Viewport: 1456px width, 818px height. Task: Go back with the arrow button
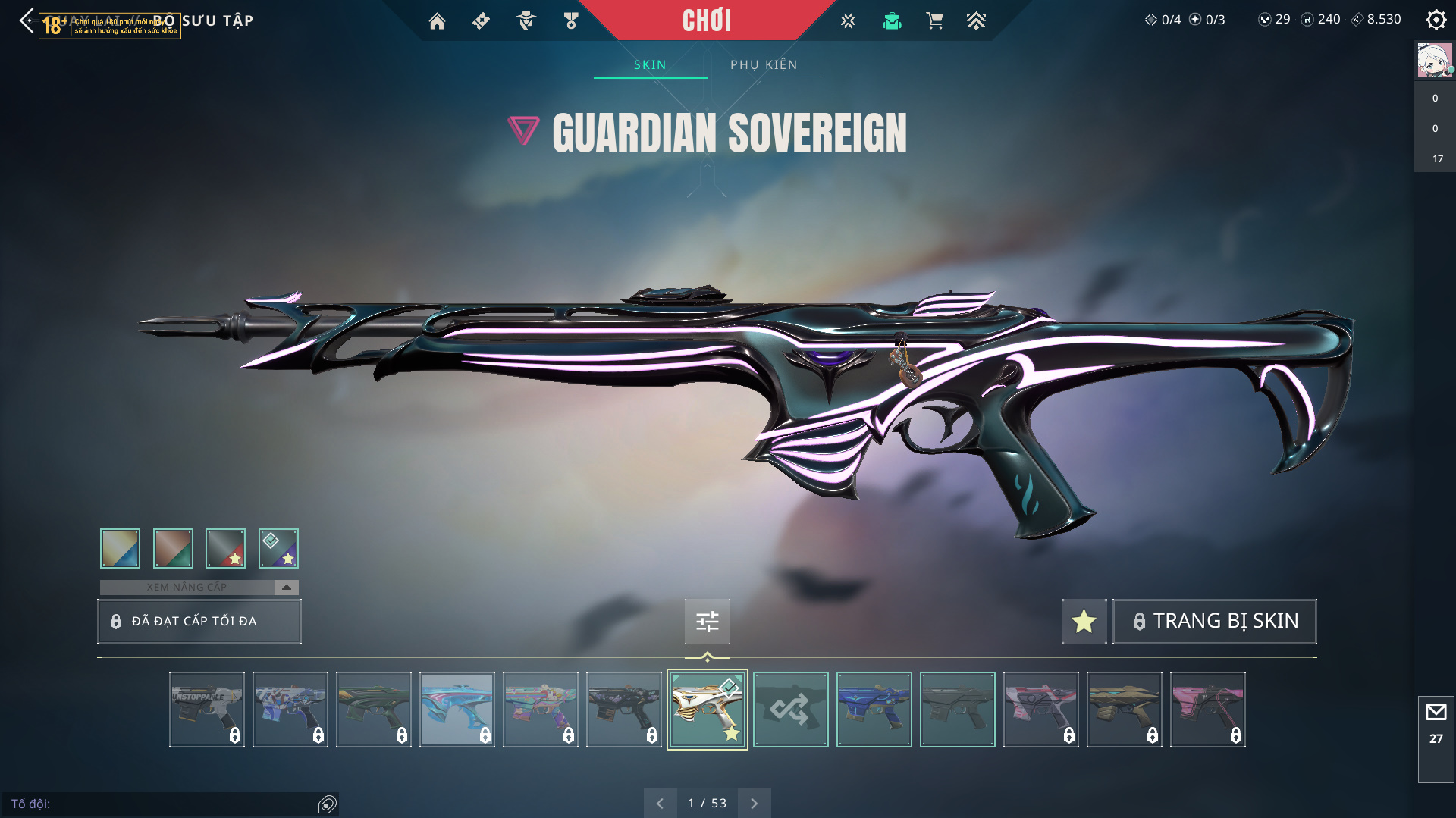click(27, 20)
